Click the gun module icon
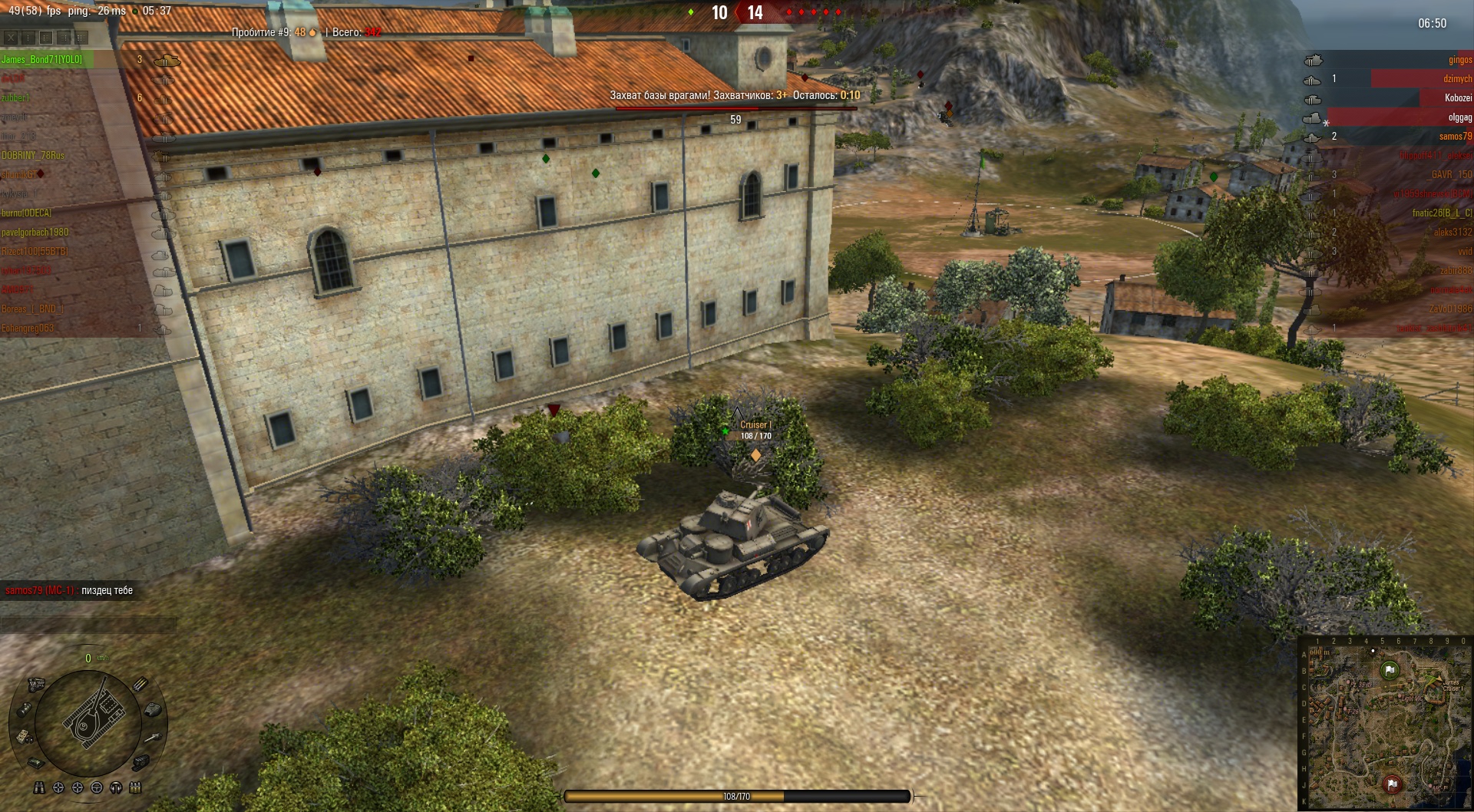1474x812 pixels. click(x=153, y=737)
